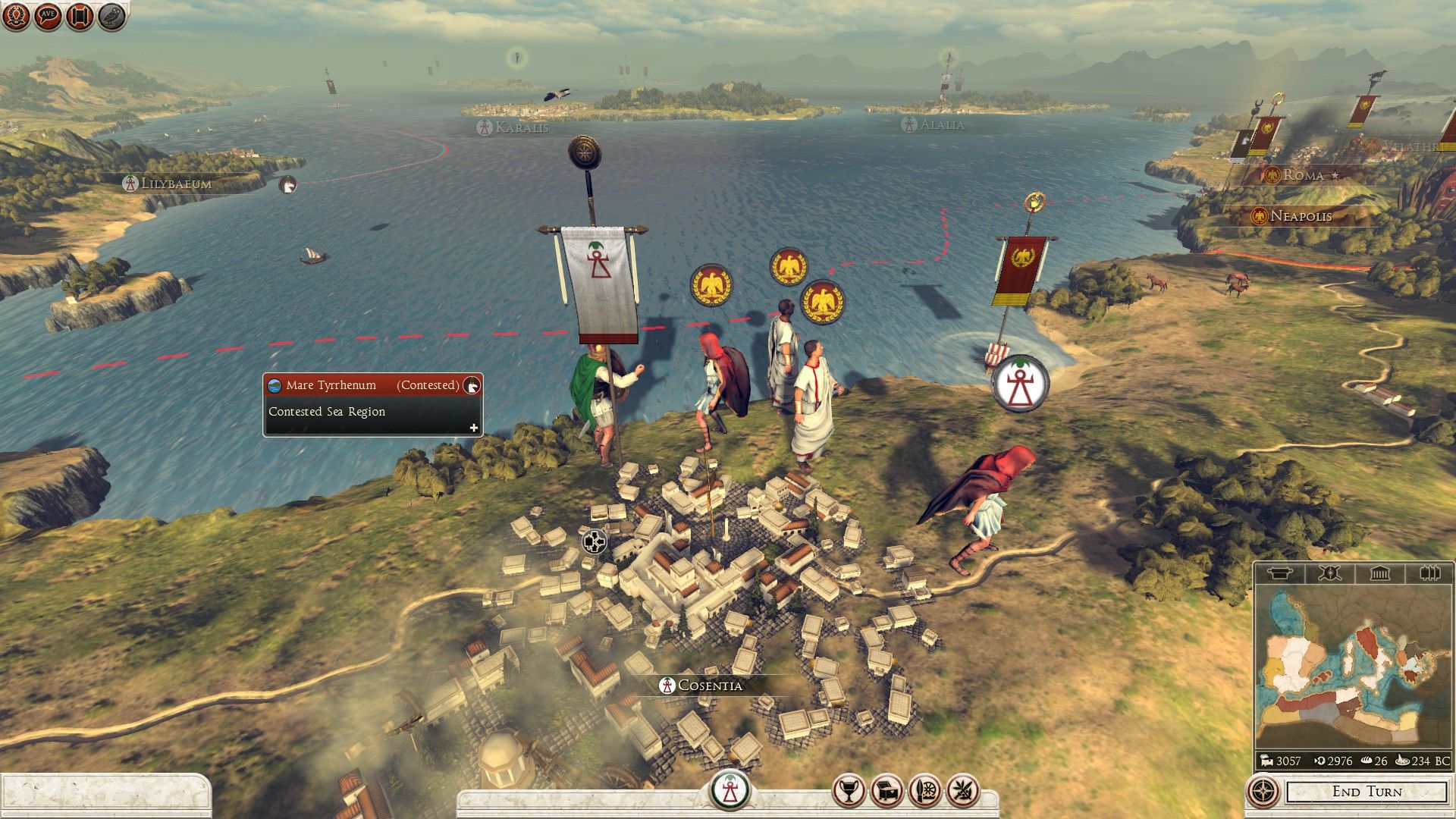This screenshot has width=1456, height=819.
Task: Open the sword and olive branch diplomacy panel
Action: click(963, 792)
